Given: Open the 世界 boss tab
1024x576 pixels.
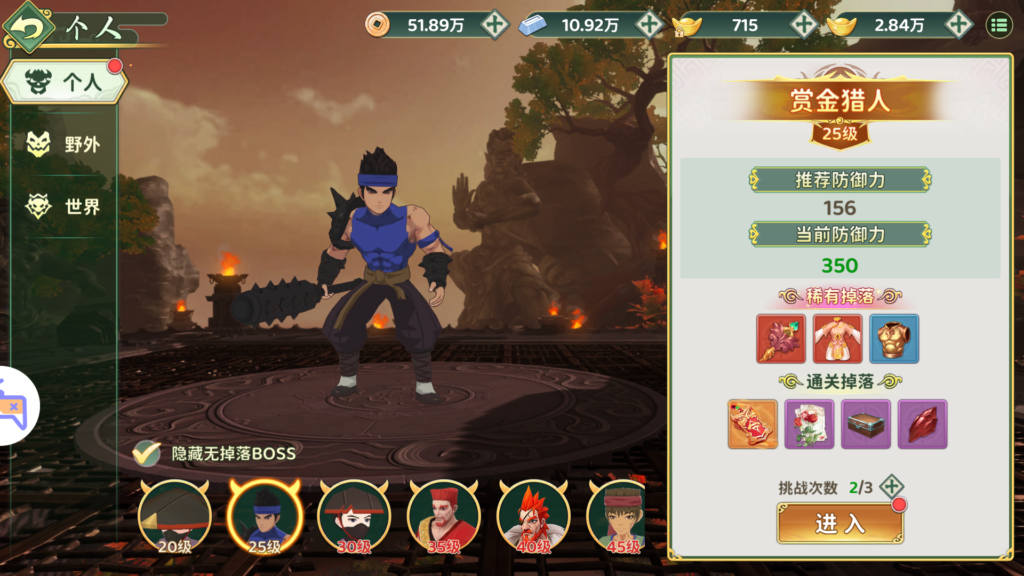Looking at the screenshot, I should coord(65,207).
